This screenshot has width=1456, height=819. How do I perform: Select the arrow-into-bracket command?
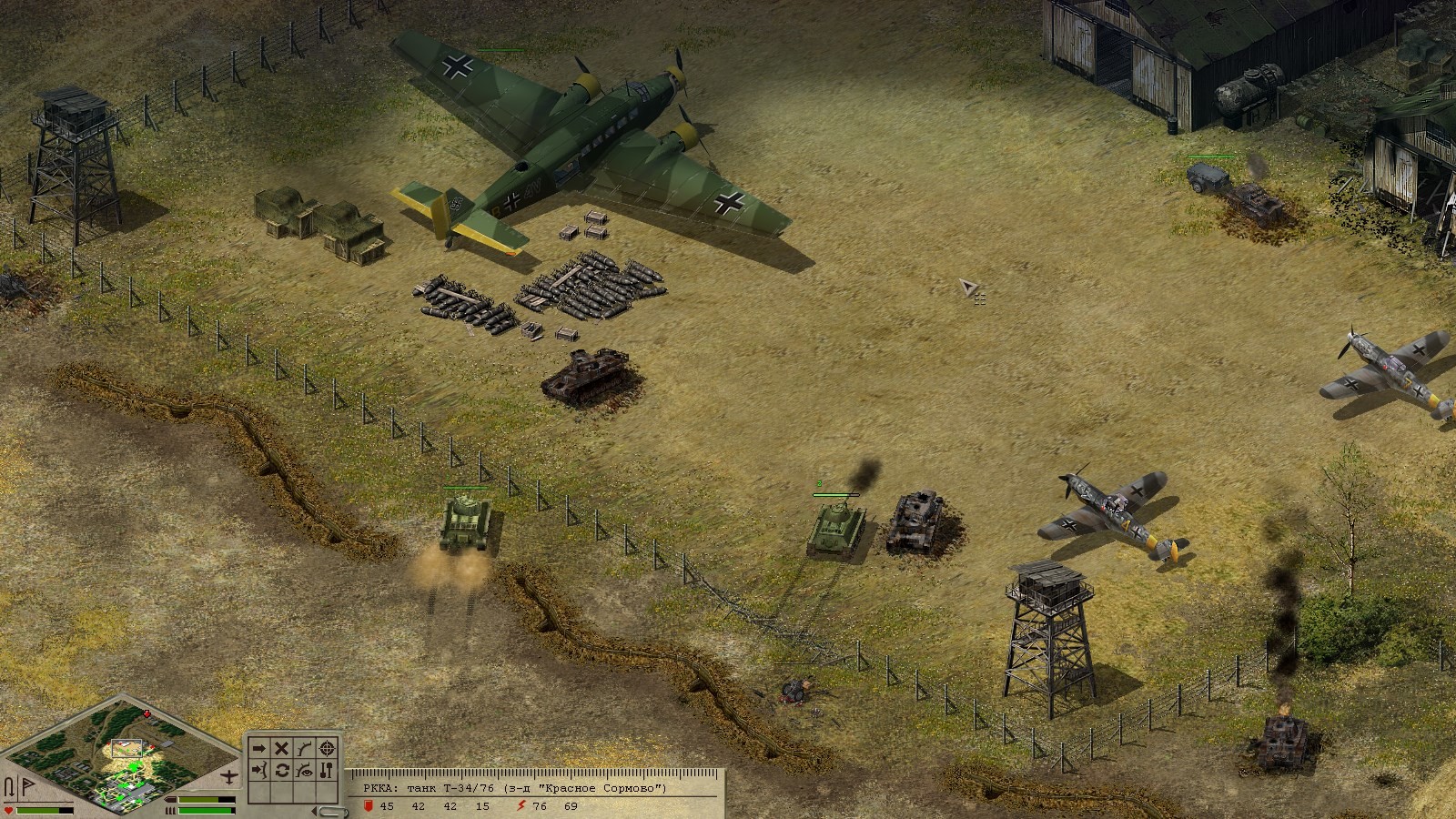(259, 771)
